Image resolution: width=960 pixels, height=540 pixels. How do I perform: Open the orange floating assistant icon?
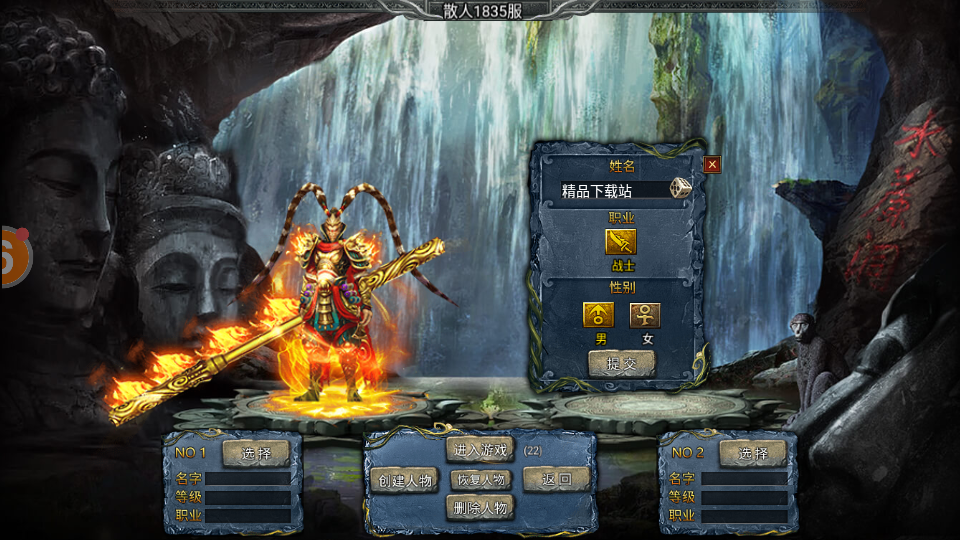coord(14,257)
